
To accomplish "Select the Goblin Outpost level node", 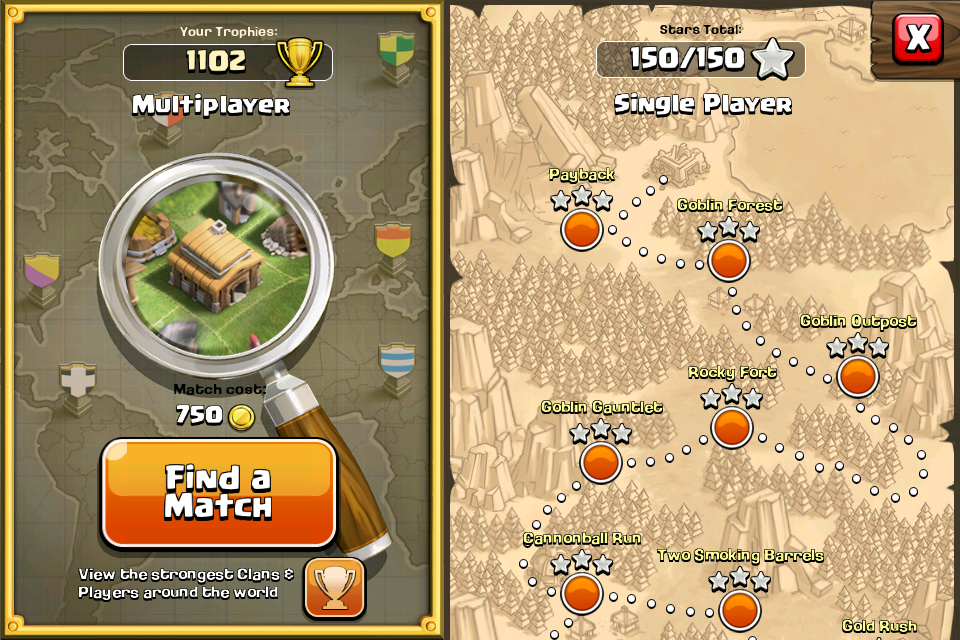I will point(858,376).
